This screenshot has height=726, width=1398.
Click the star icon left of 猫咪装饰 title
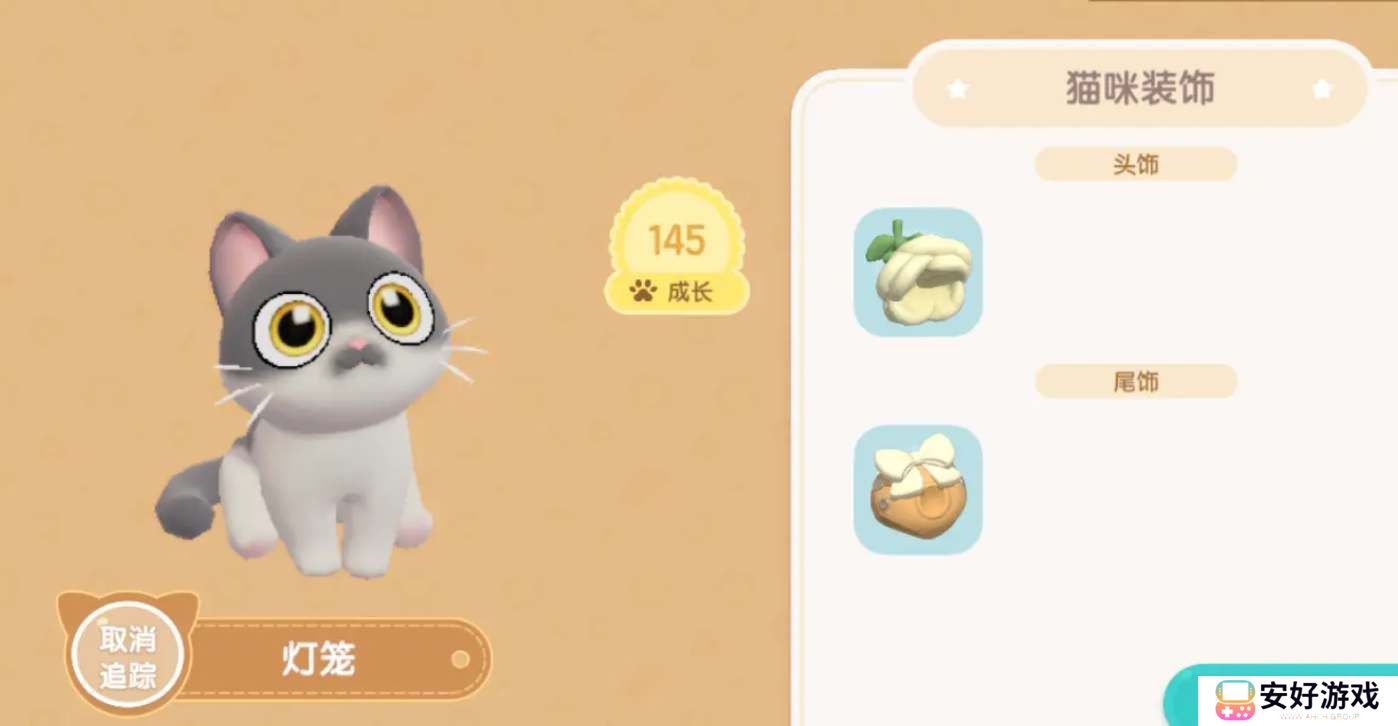957,88
